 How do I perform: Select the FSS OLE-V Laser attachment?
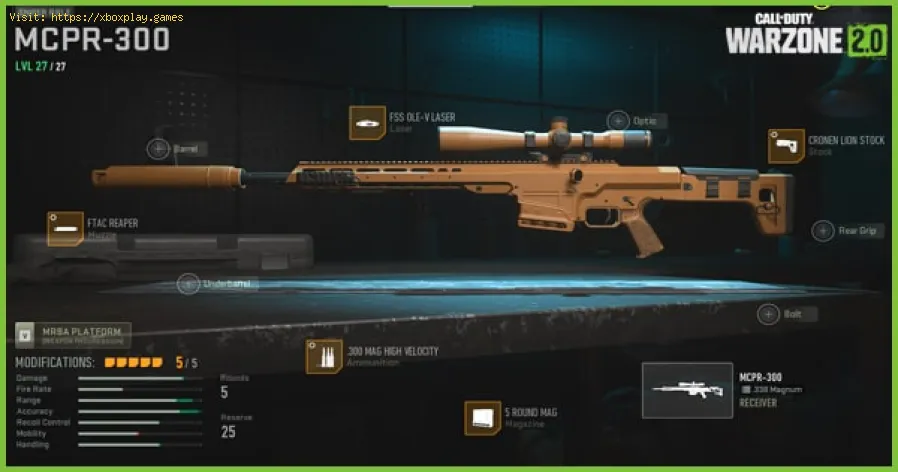coord(366,122)
